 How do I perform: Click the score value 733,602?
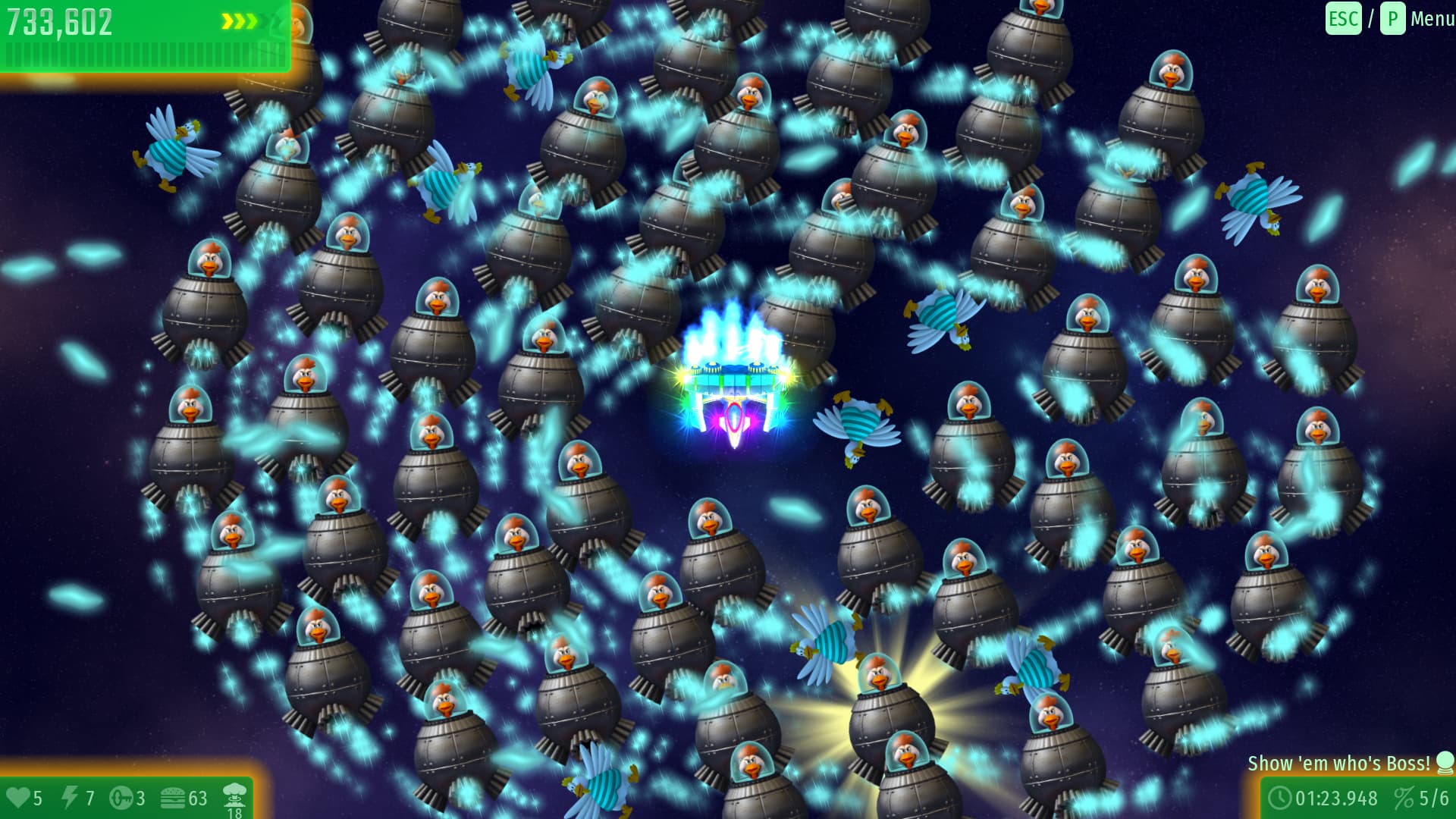tap(59, 20)
